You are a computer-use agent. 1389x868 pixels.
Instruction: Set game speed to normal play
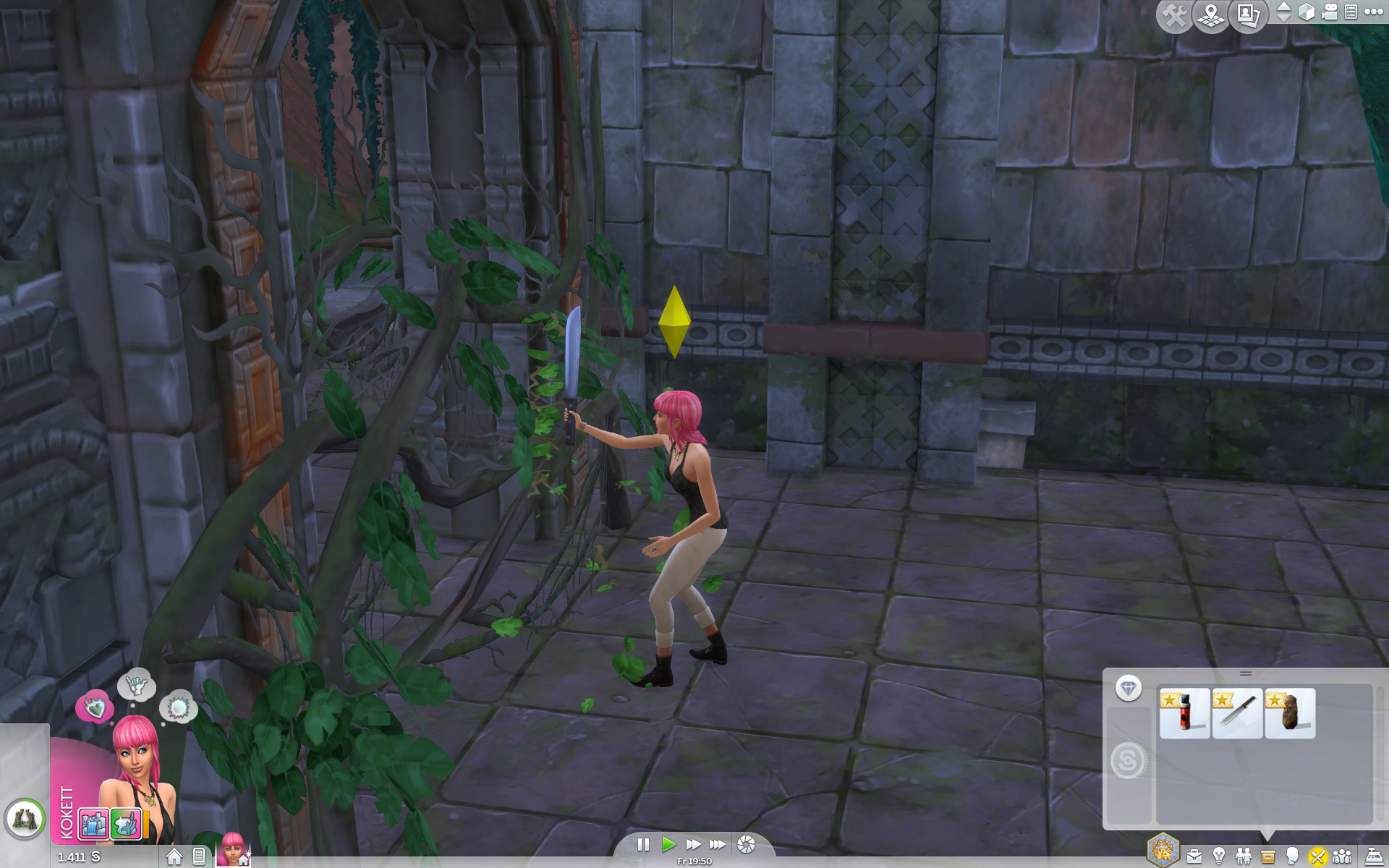(x=668, y=844)
